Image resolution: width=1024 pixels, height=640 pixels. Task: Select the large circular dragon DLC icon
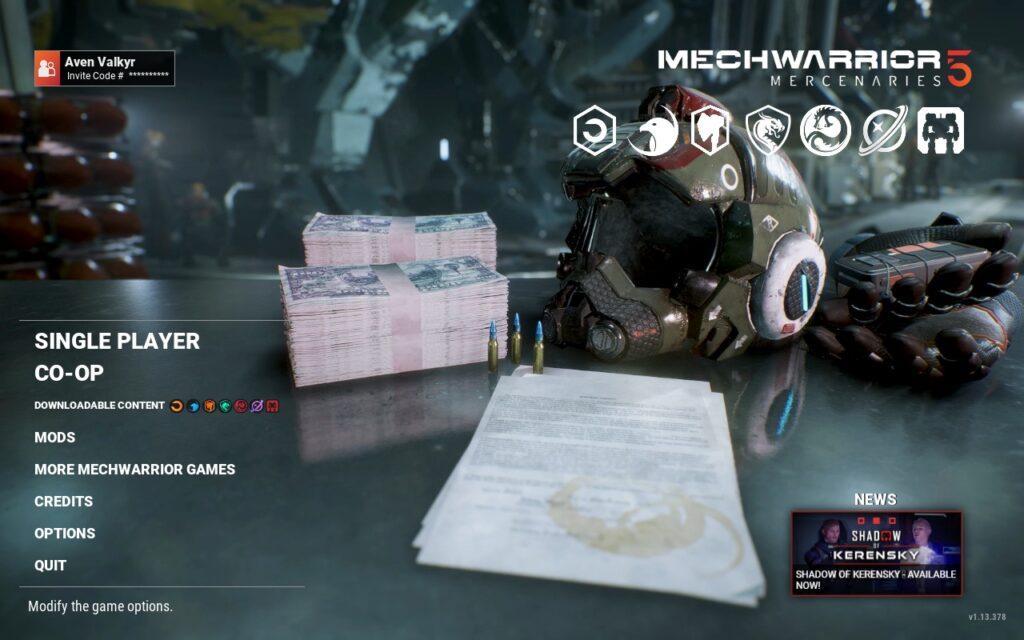pos(825,131)
